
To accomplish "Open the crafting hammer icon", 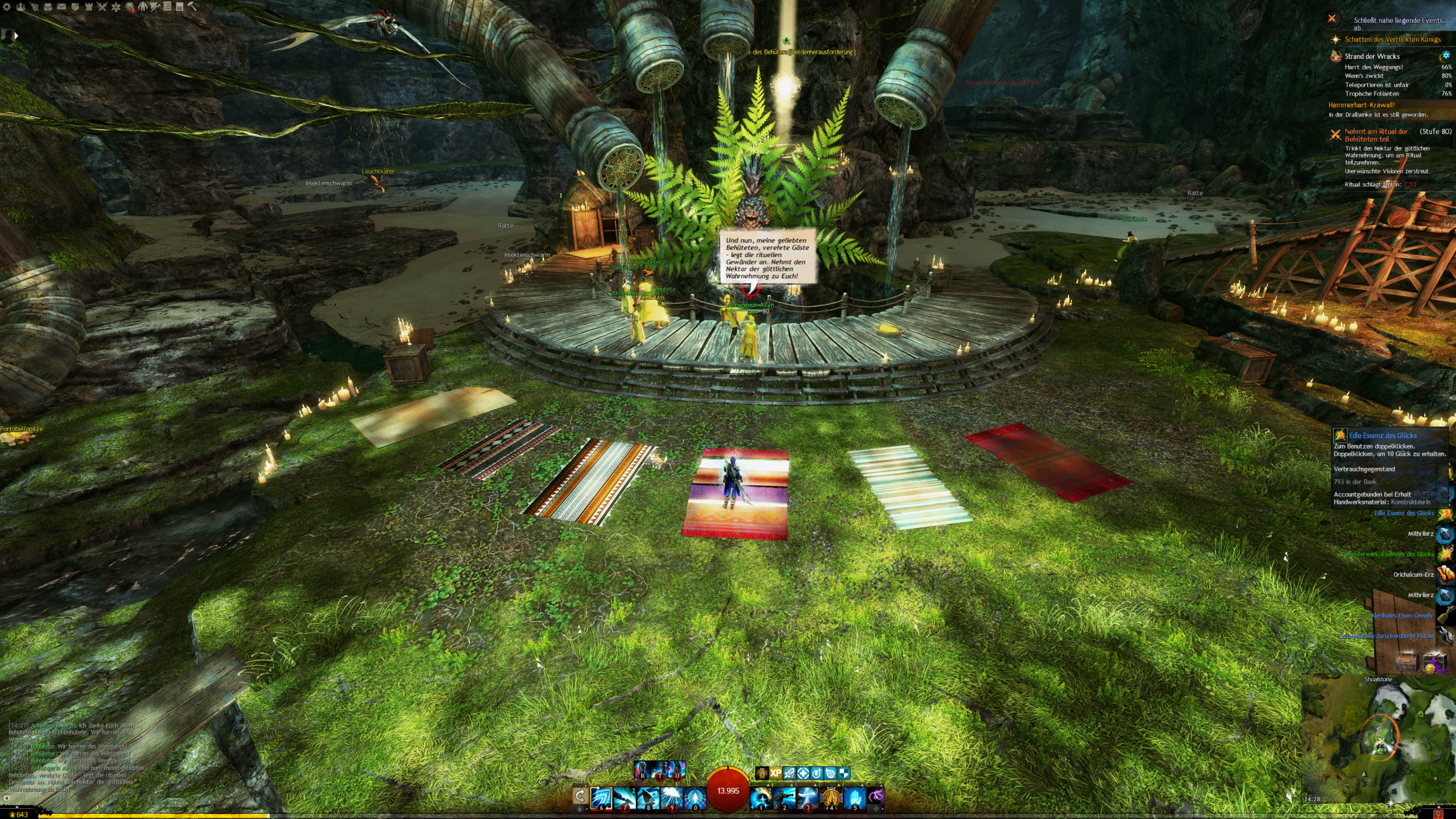I will click(x=192, y=6).
